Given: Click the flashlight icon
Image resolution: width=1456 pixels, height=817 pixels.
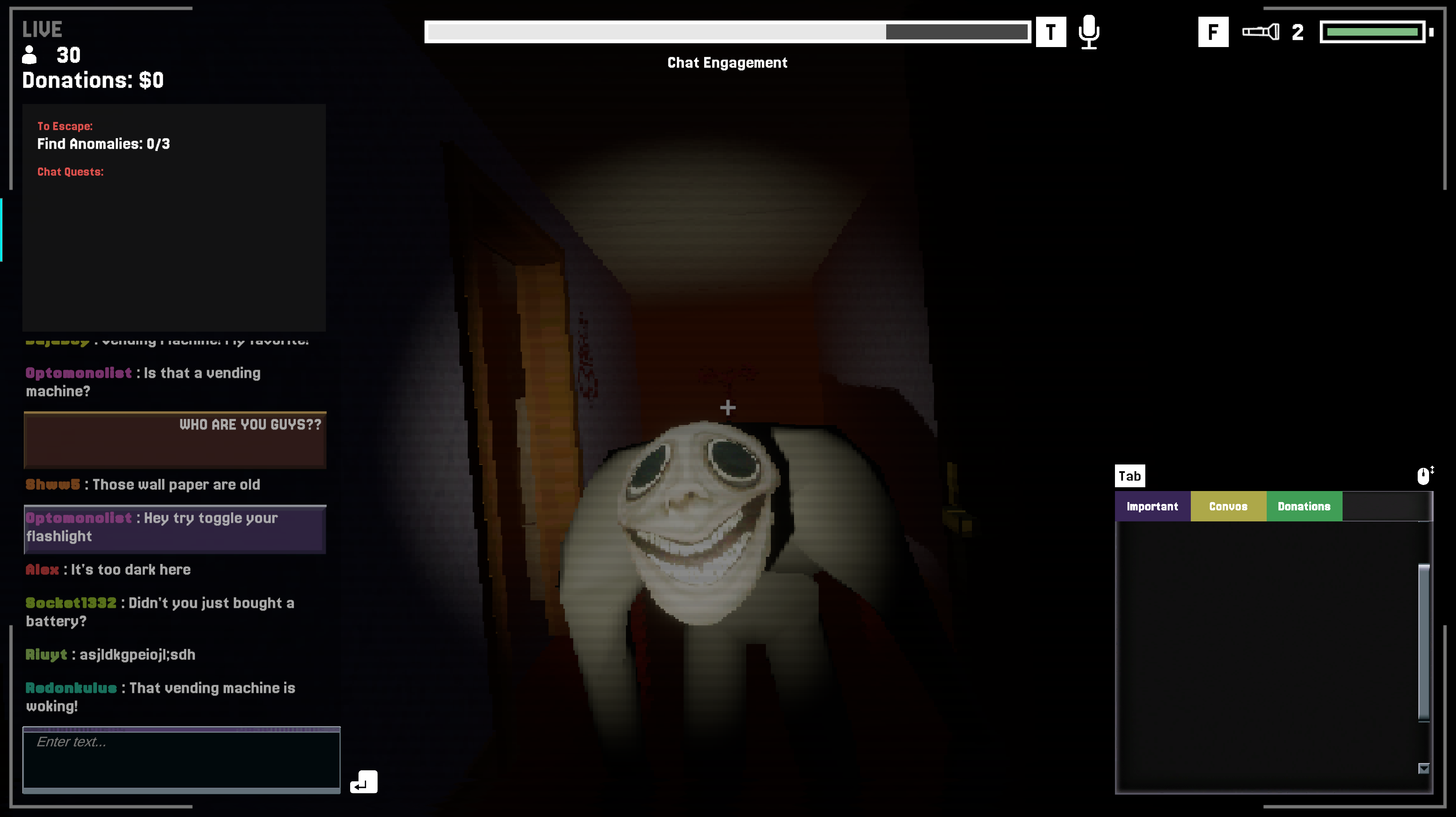Looking at the screenshot, I should tap(1260, 31).
